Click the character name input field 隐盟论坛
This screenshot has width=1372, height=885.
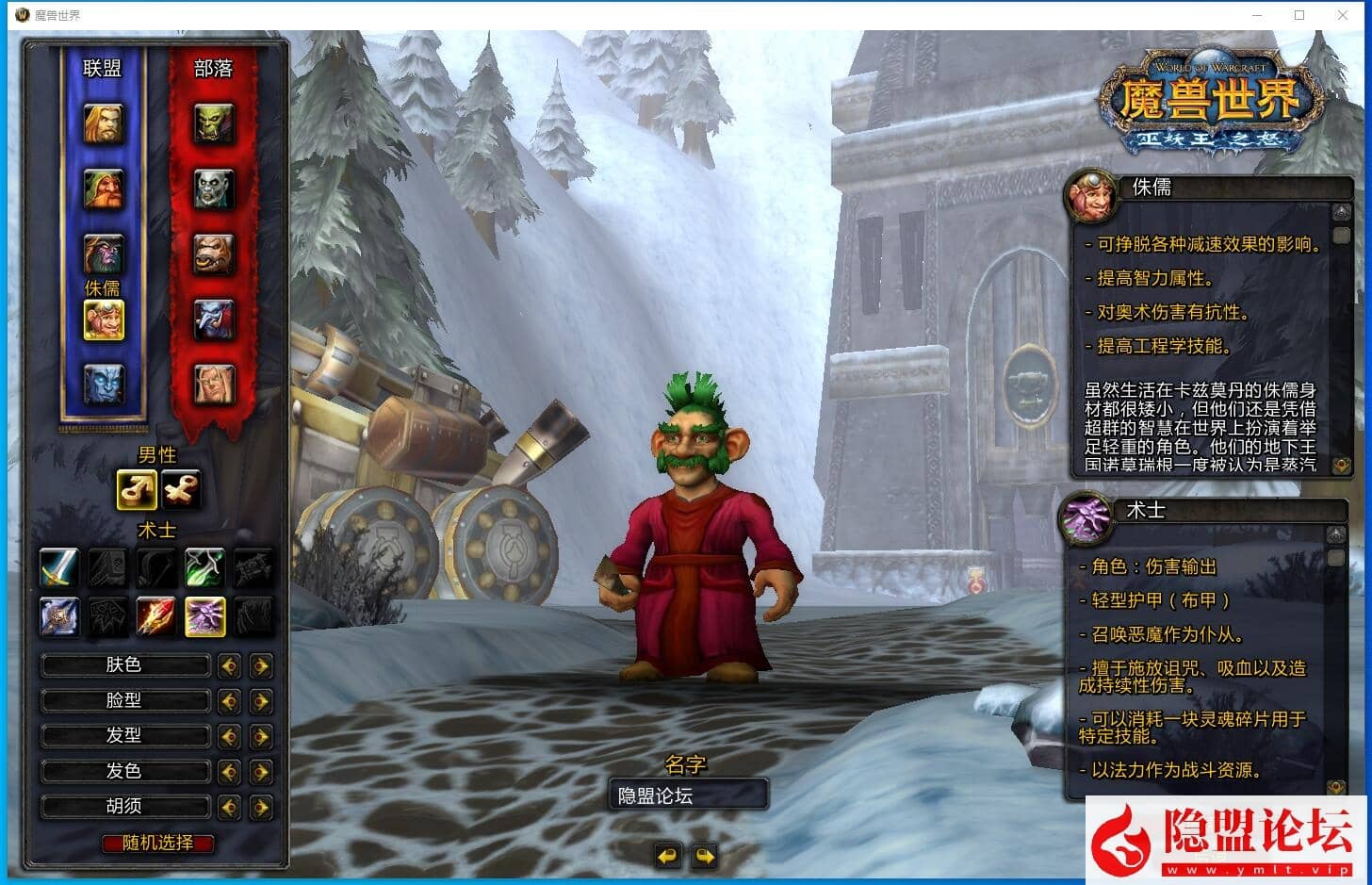click(689, 795)
